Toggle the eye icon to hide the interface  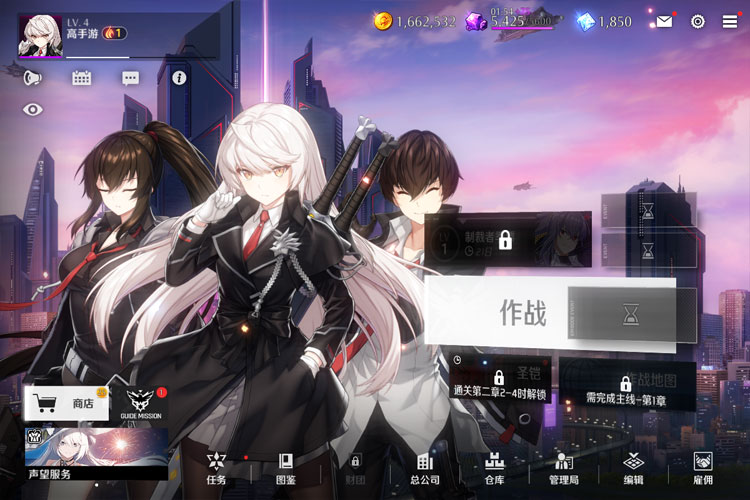(x=33, y=110)
